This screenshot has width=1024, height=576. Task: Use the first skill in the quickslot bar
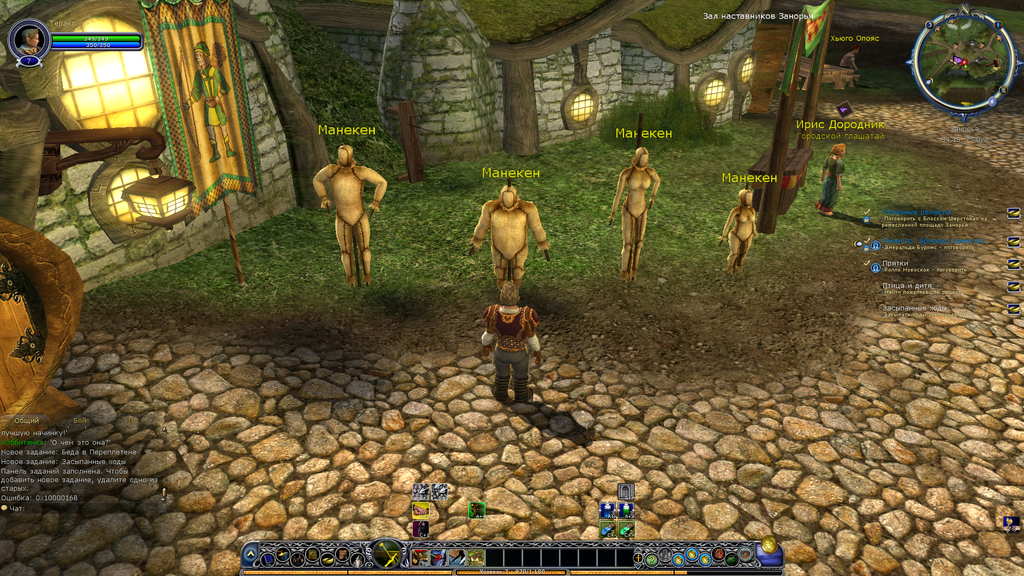(420, 557)
